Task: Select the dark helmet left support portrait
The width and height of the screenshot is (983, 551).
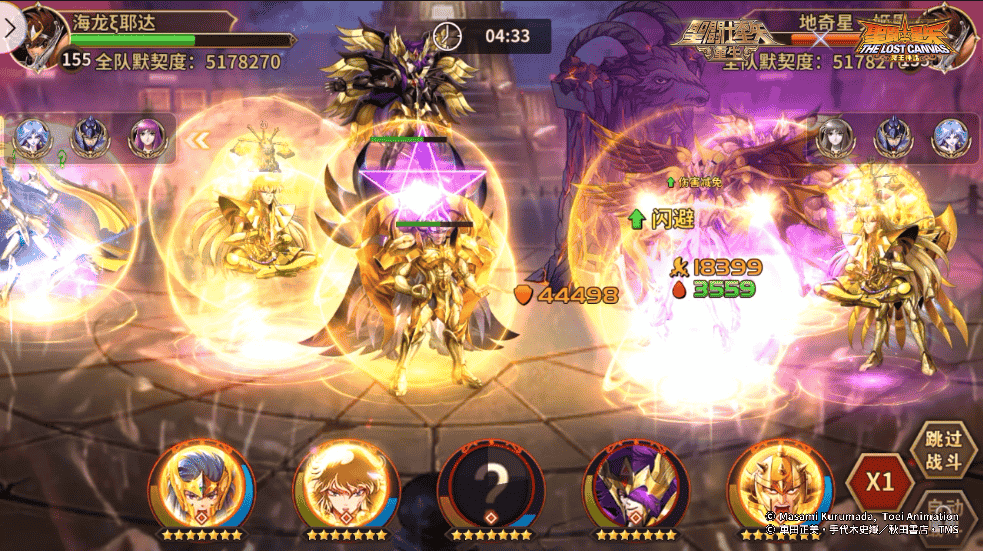Action: [90, 138]
